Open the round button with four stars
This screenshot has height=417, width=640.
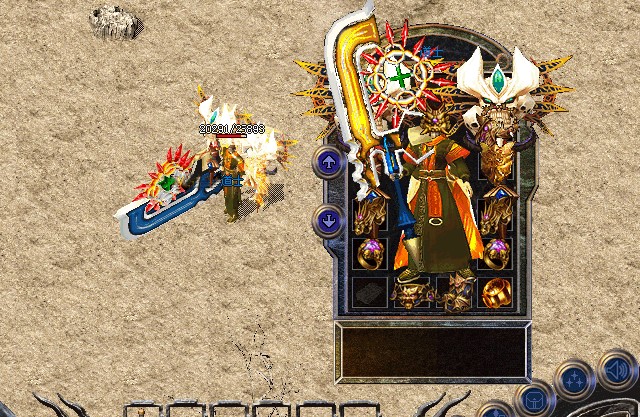[575, 380]
